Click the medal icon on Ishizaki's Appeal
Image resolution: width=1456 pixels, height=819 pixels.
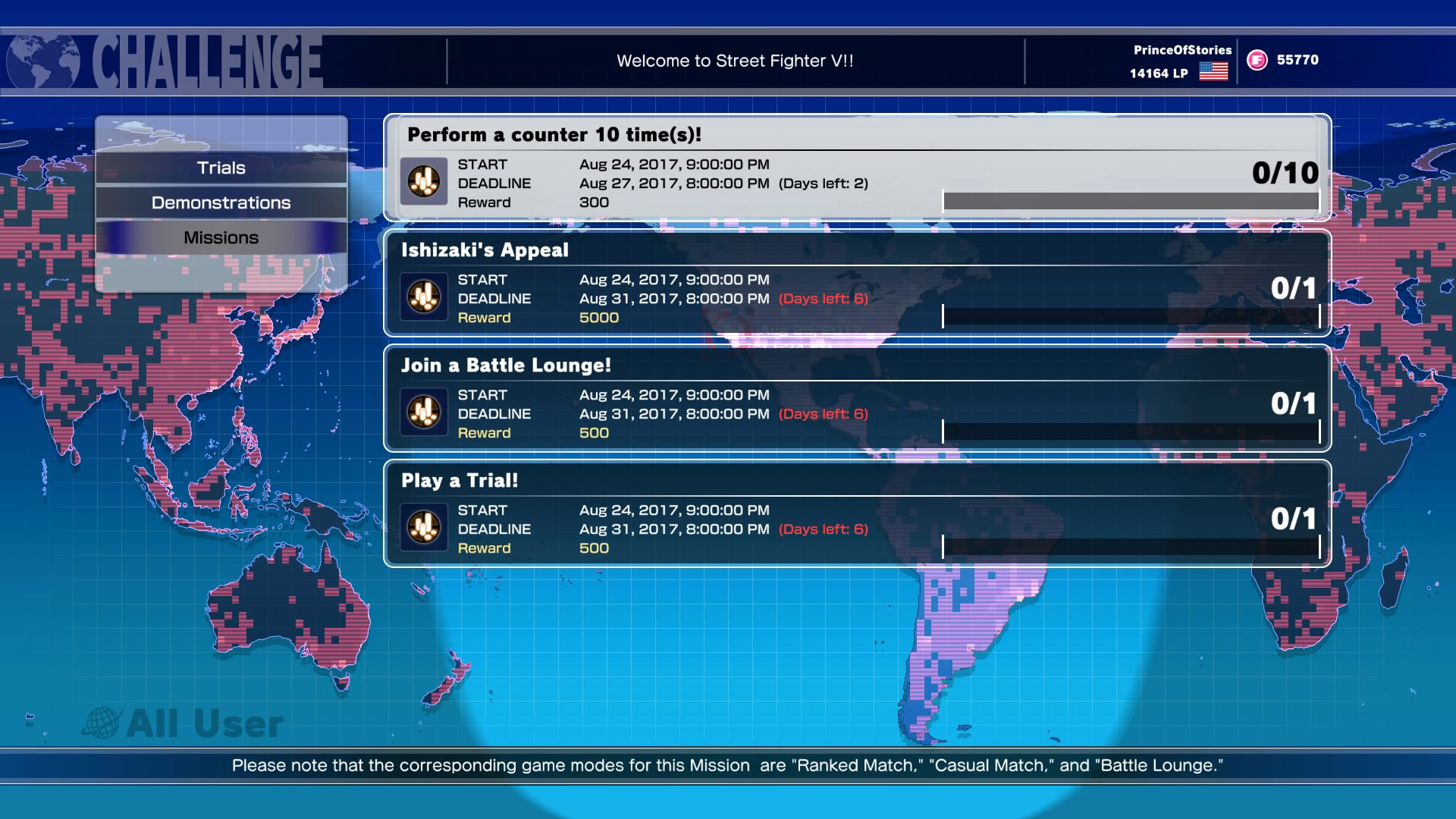422,298
